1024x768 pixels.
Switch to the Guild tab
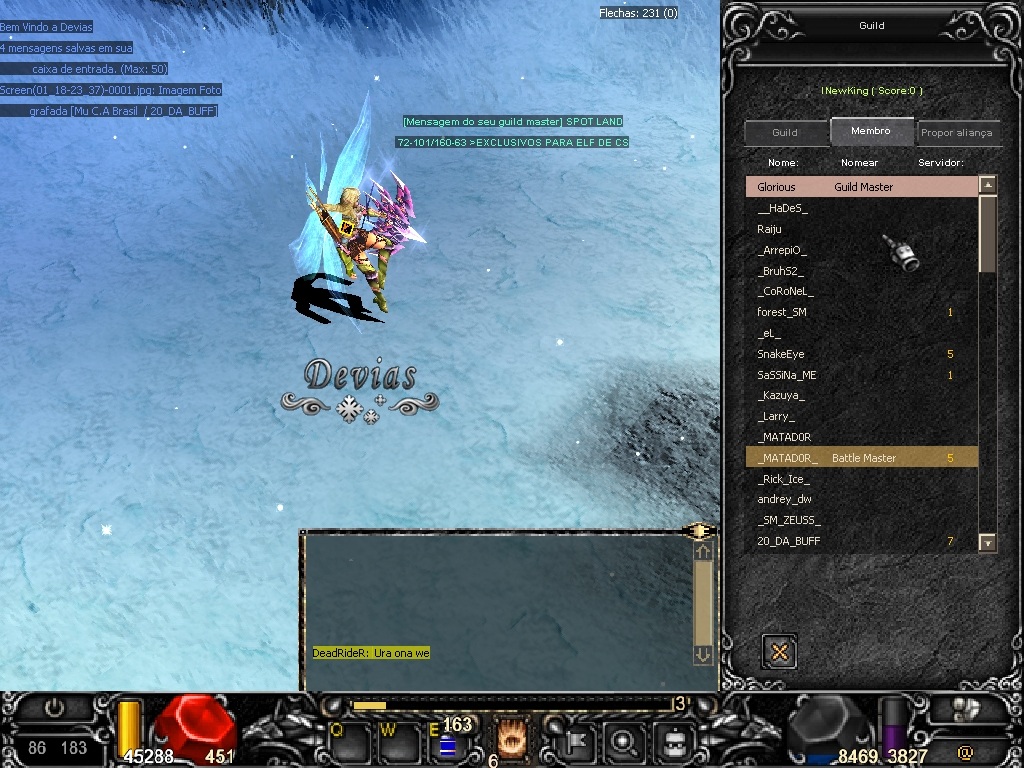point(785,133)
